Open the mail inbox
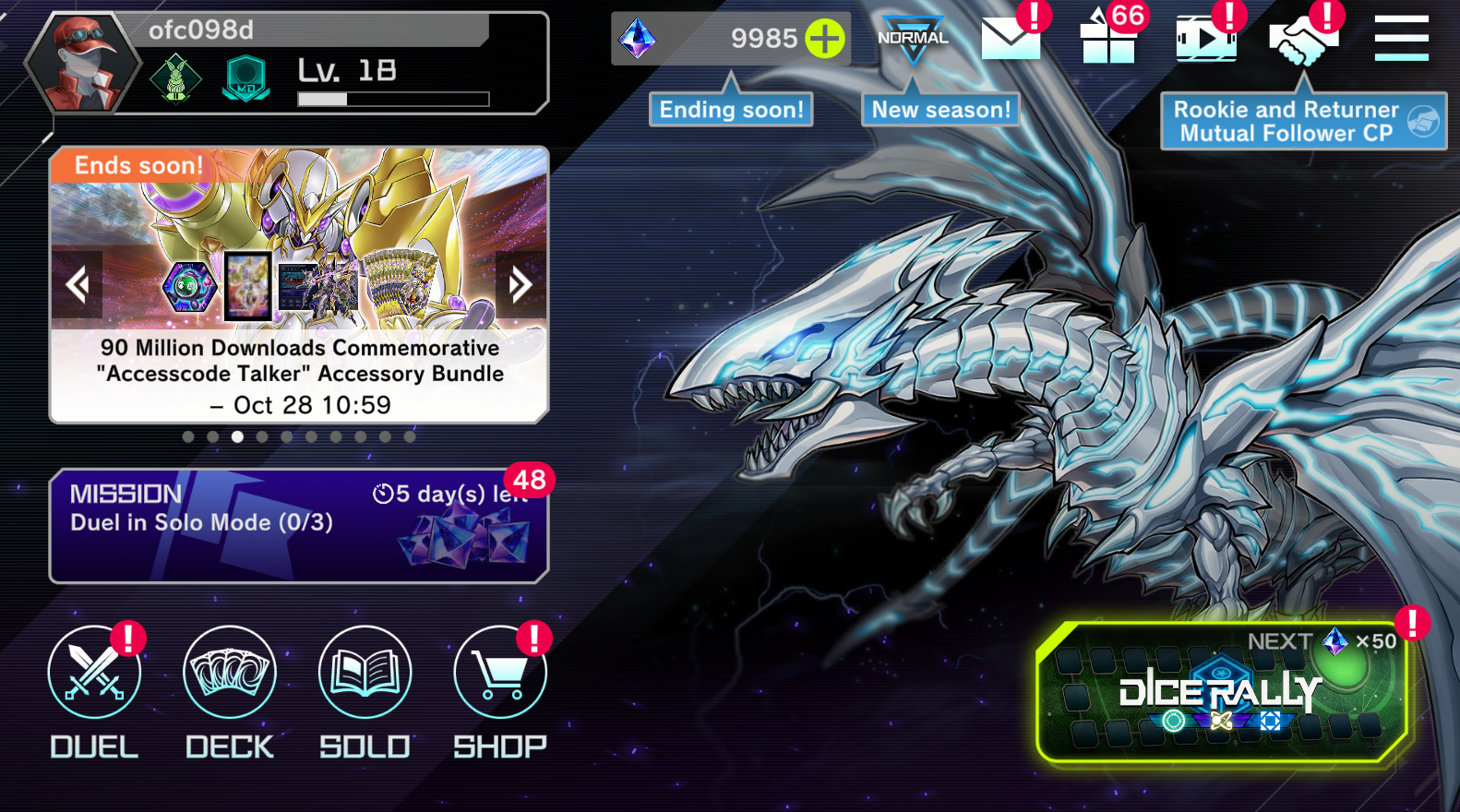Screen dimensions: 1460x812 (x=1011, y=39)
